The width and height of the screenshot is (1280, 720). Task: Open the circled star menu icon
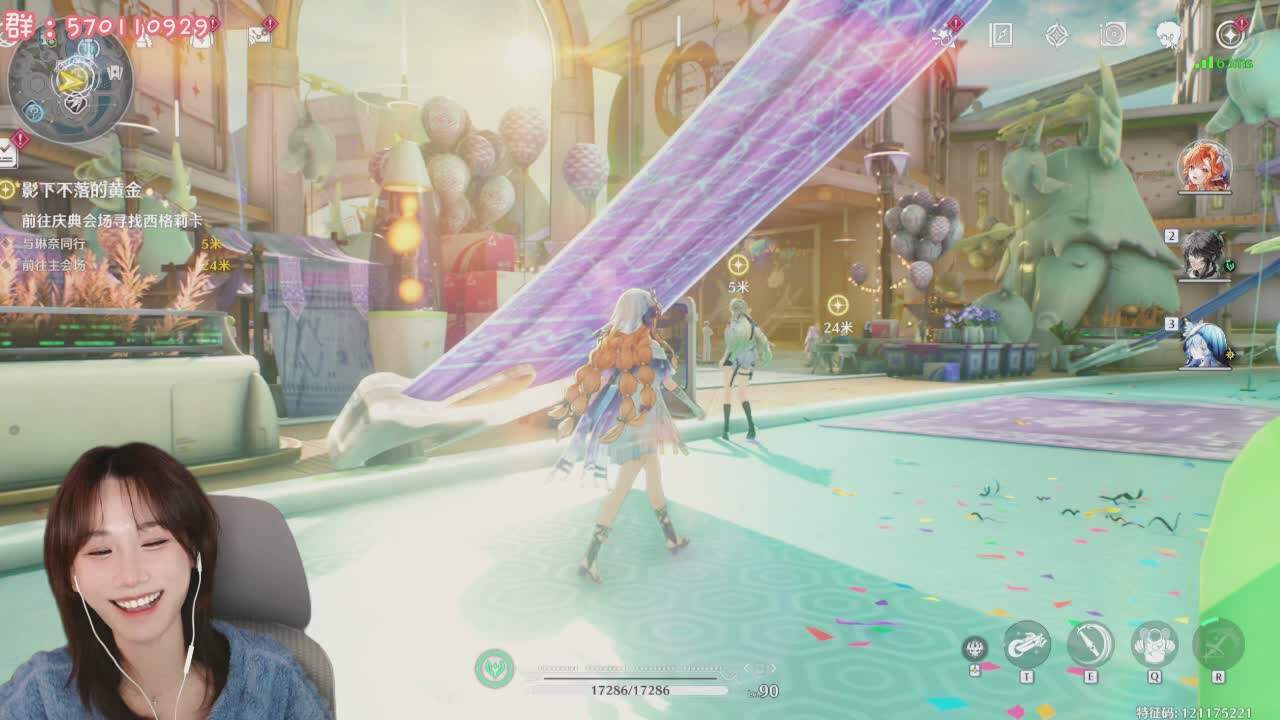point(1229,35)
